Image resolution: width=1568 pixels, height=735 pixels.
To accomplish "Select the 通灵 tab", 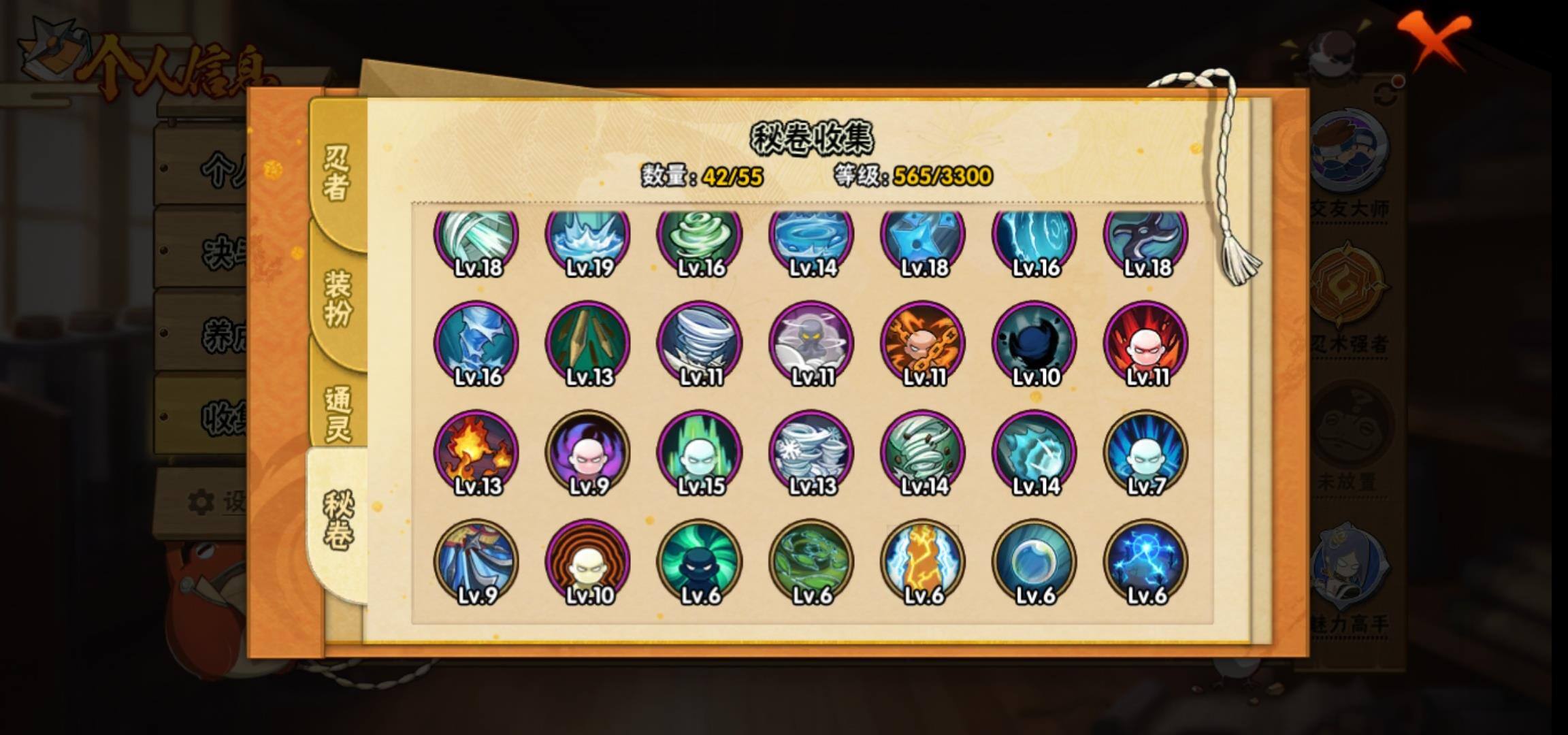I will point(338,413).
